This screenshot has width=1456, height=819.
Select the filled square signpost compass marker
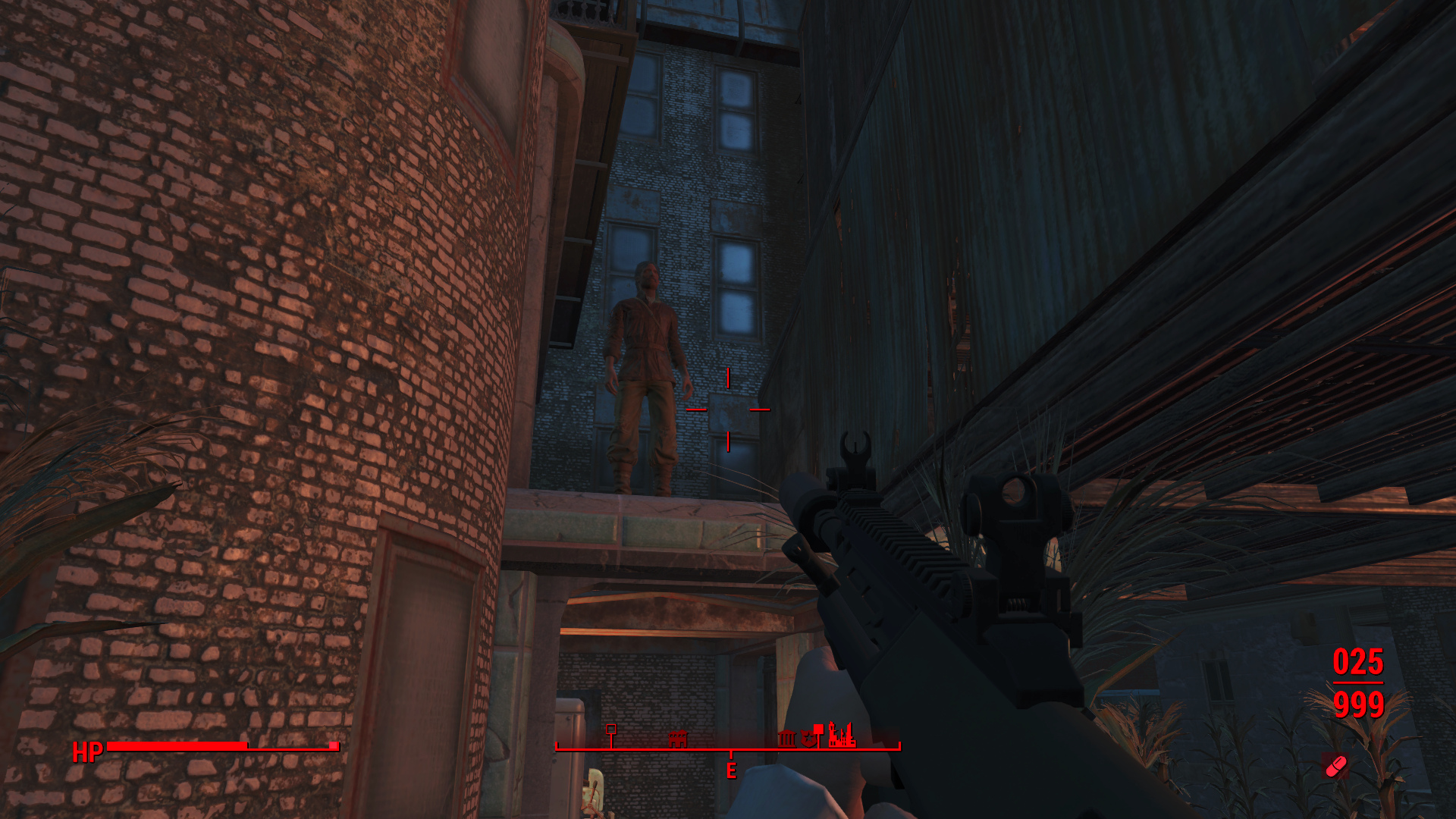click(x=818, y=730)
